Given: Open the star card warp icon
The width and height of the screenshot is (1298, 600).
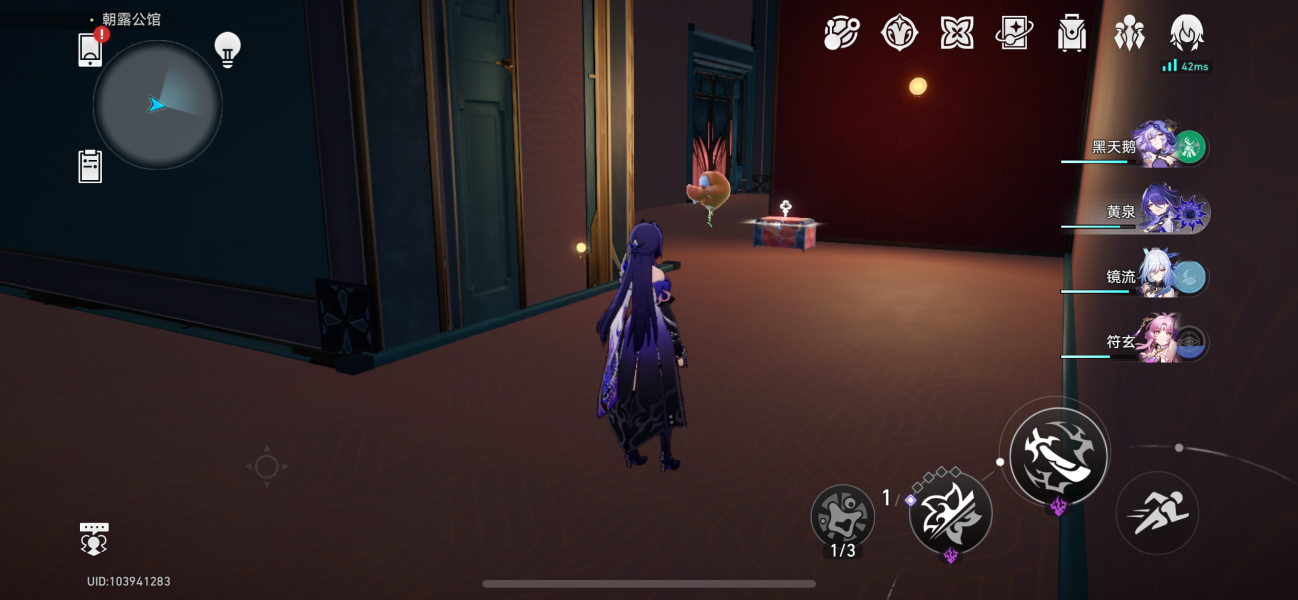Looking at the screenshot, I should tap(1014, 33).
